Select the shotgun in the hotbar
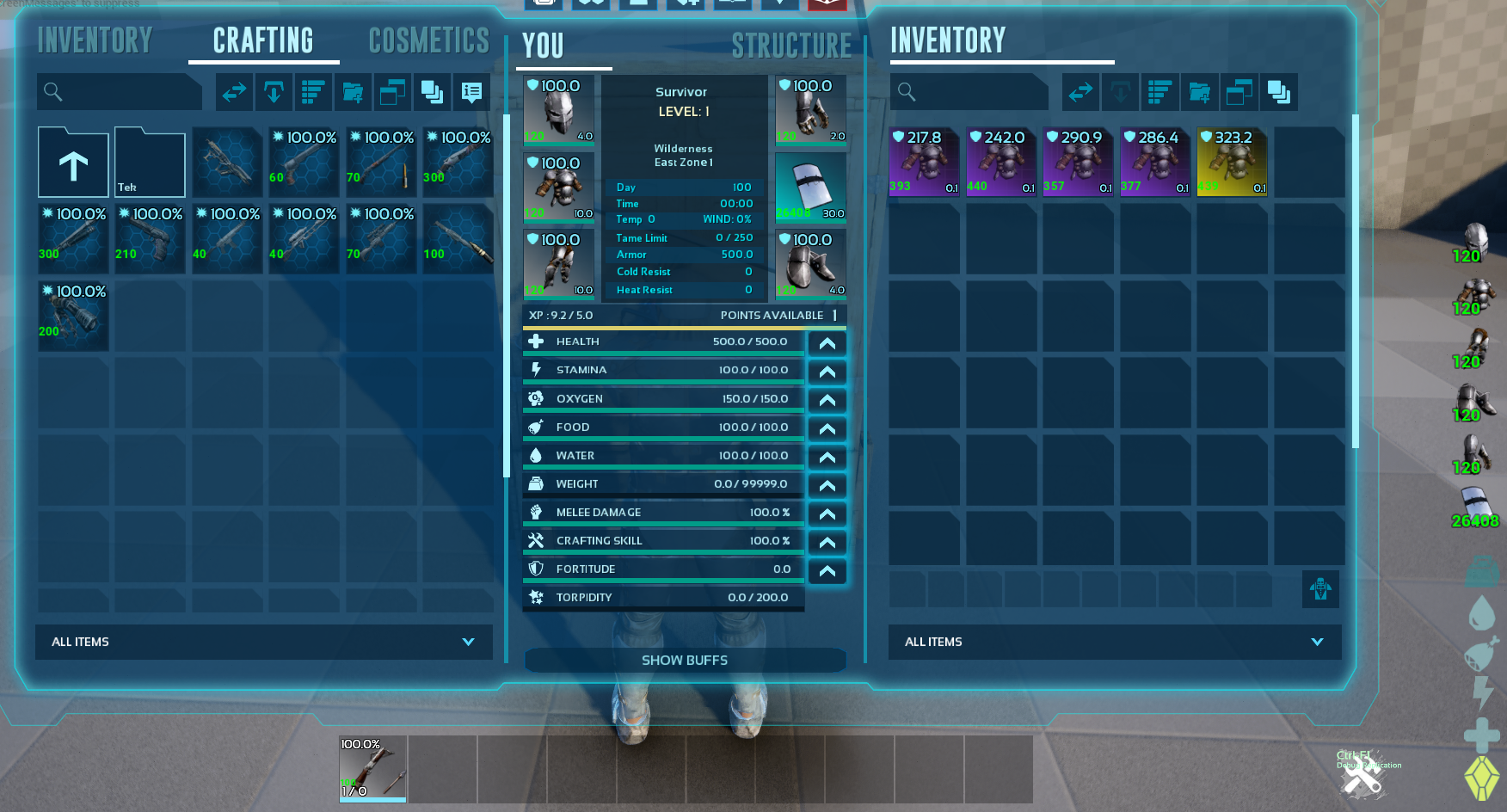Viewport: 1507px width, 812px height. point(372,769)
